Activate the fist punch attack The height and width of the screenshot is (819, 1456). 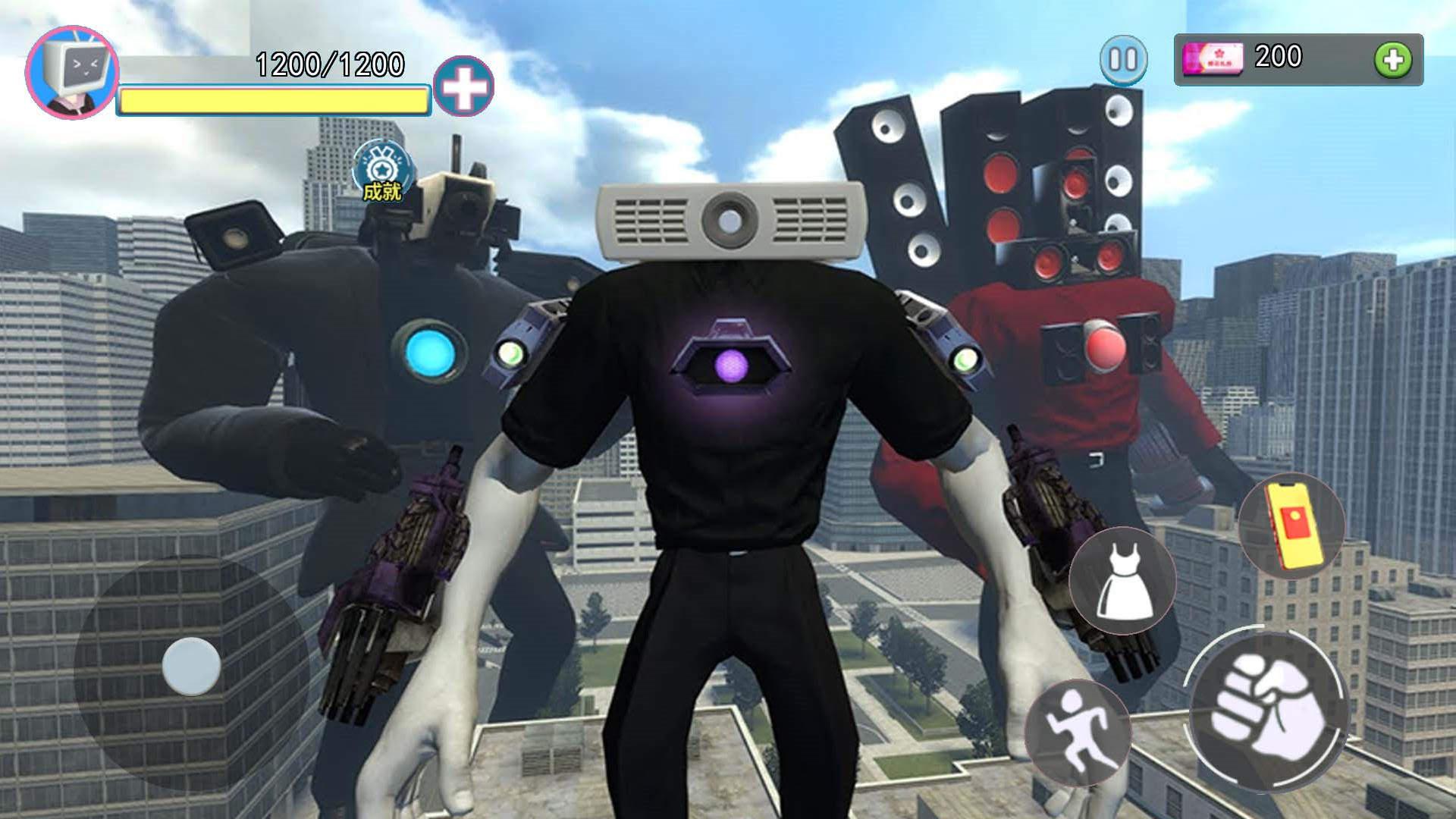pos(1266,709)
